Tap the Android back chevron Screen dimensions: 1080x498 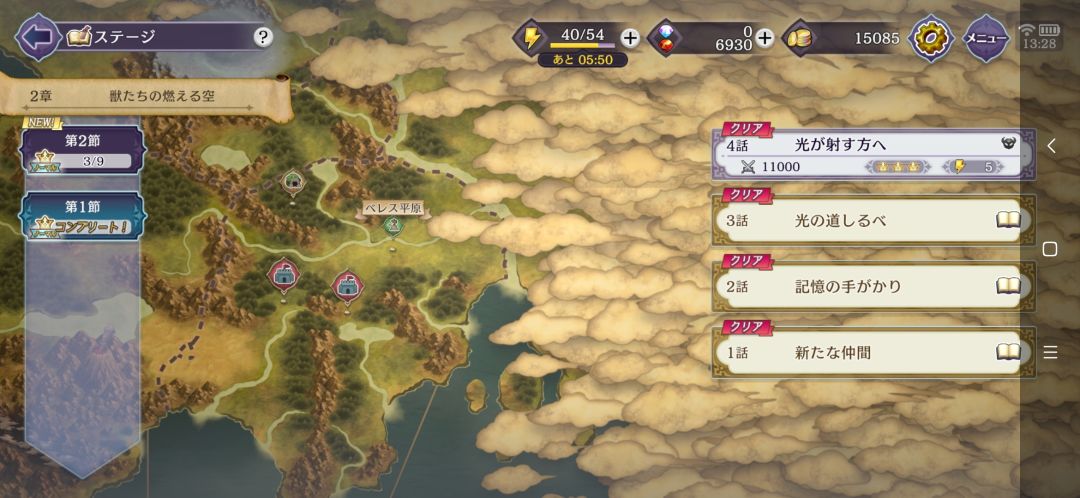(x=1050, y=146)
